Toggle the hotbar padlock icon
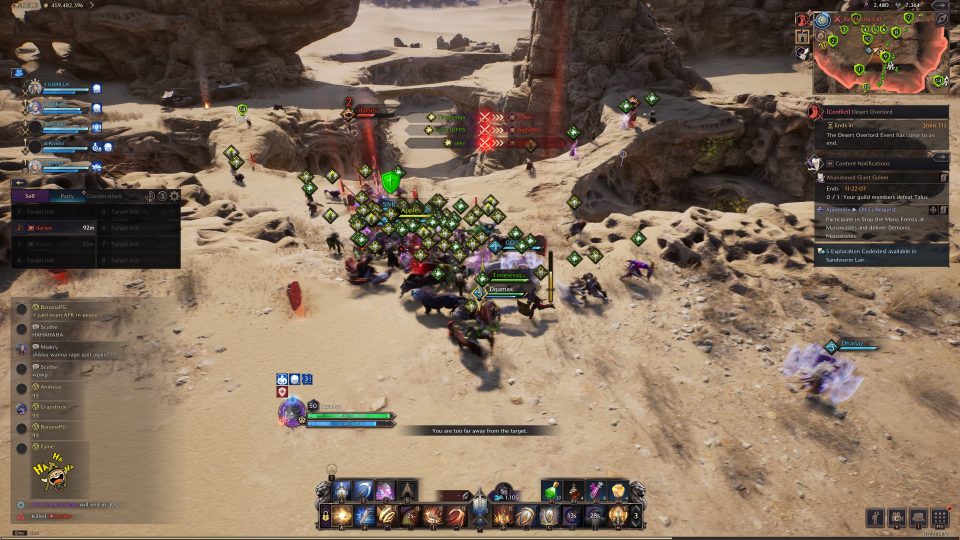 pyautogui.click(x=325, y=516)
